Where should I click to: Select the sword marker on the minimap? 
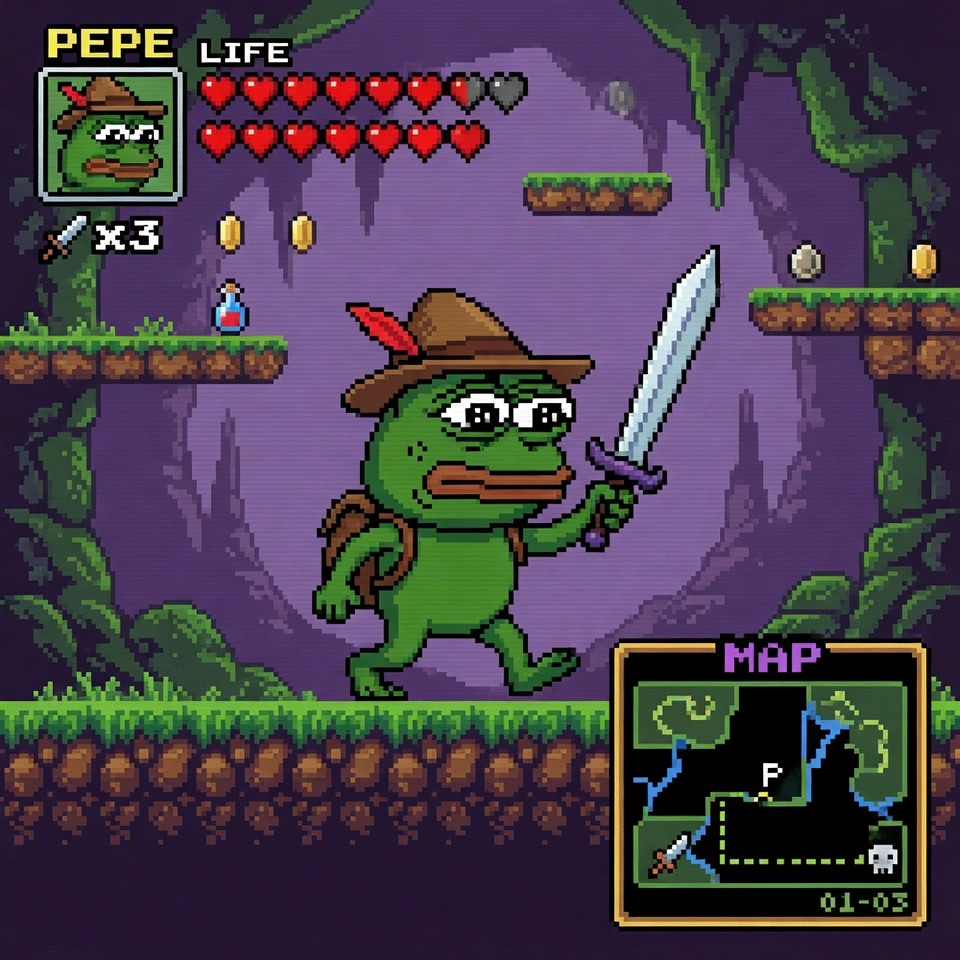point(670,855)
